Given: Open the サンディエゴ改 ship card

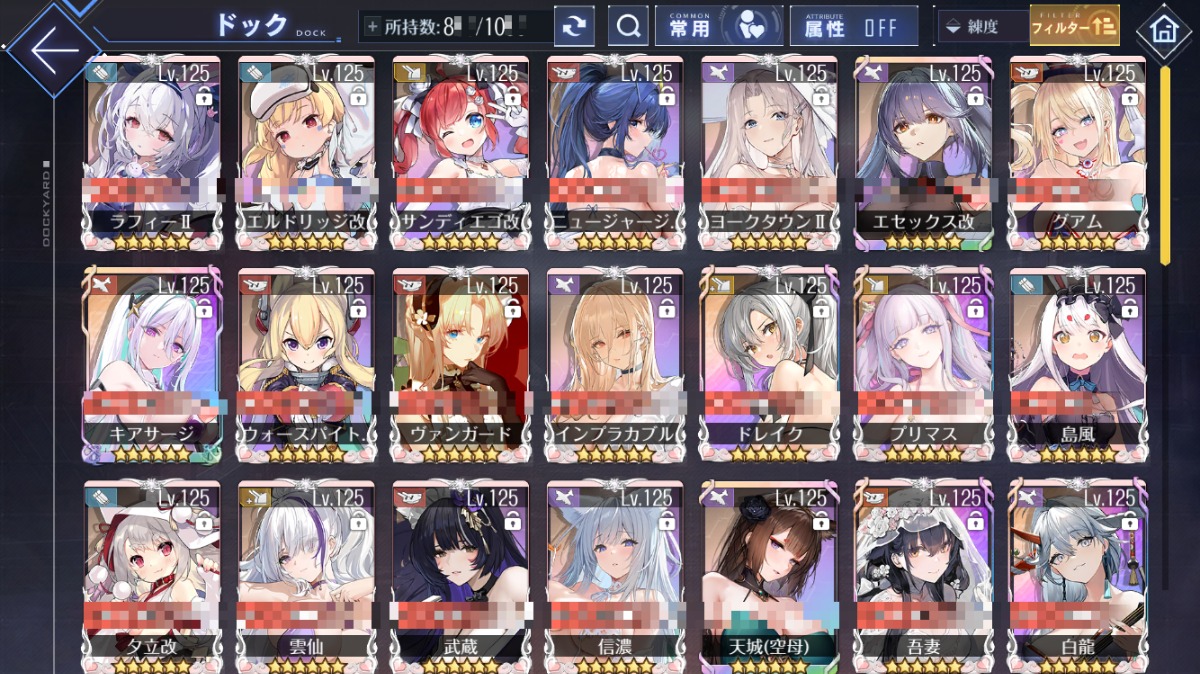Looking at the screenshot, I should point(460,150).
